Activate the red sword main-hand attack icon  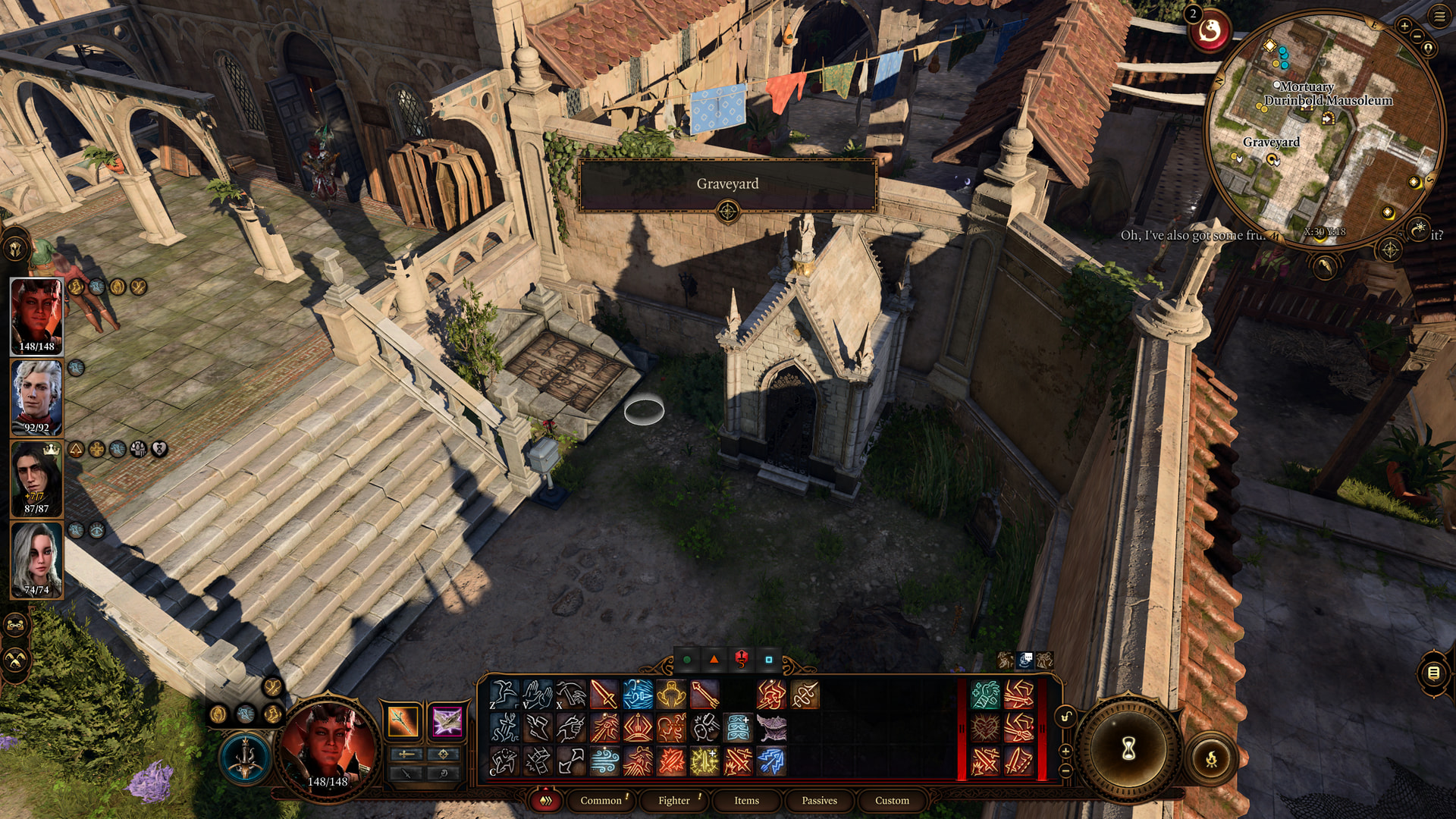[604, 695]
